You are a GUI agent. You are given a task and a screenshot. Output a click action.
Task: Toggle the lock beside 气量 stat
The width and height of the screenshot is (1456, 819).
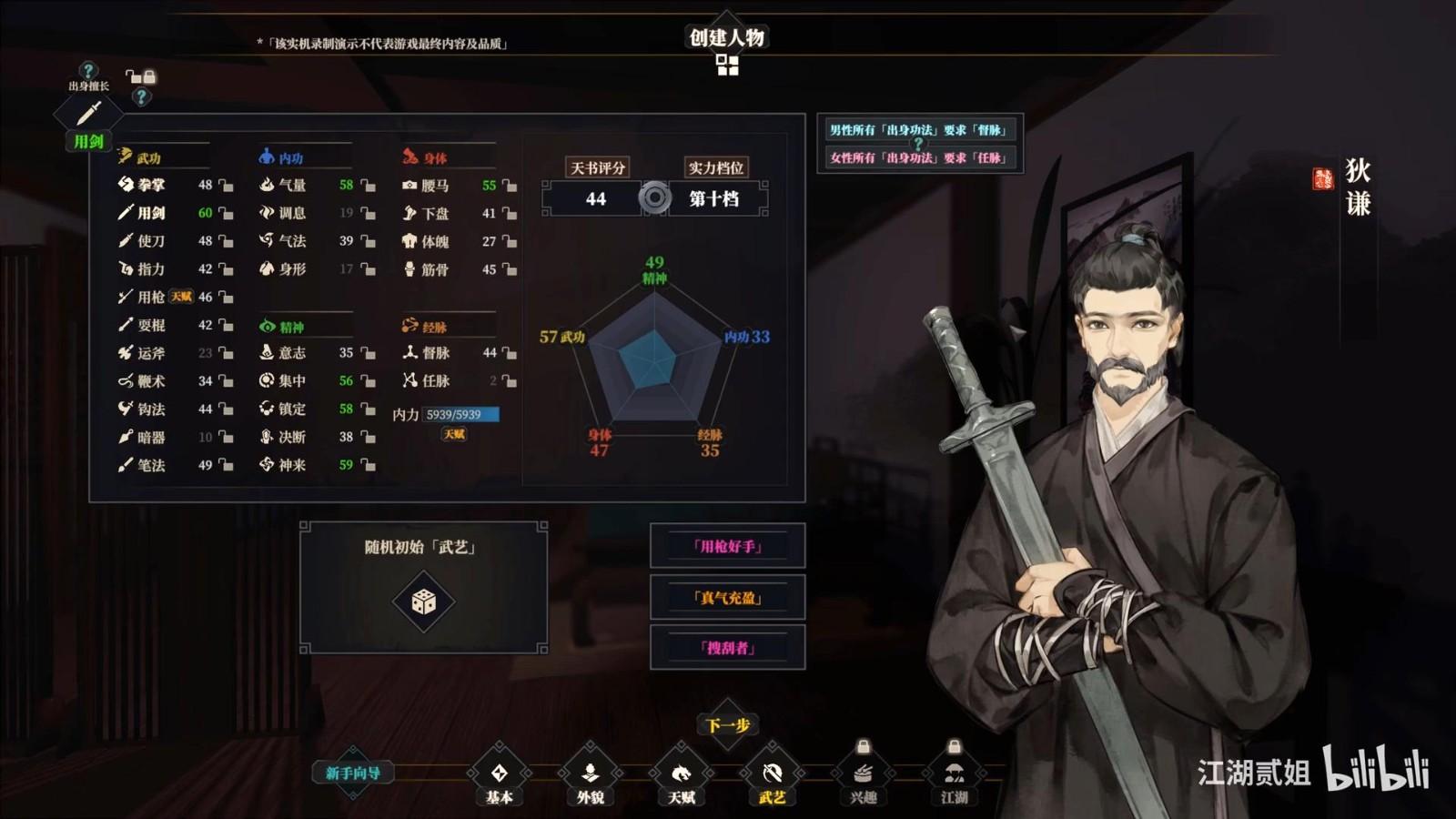pyautogui.click(x=368, y=186)
